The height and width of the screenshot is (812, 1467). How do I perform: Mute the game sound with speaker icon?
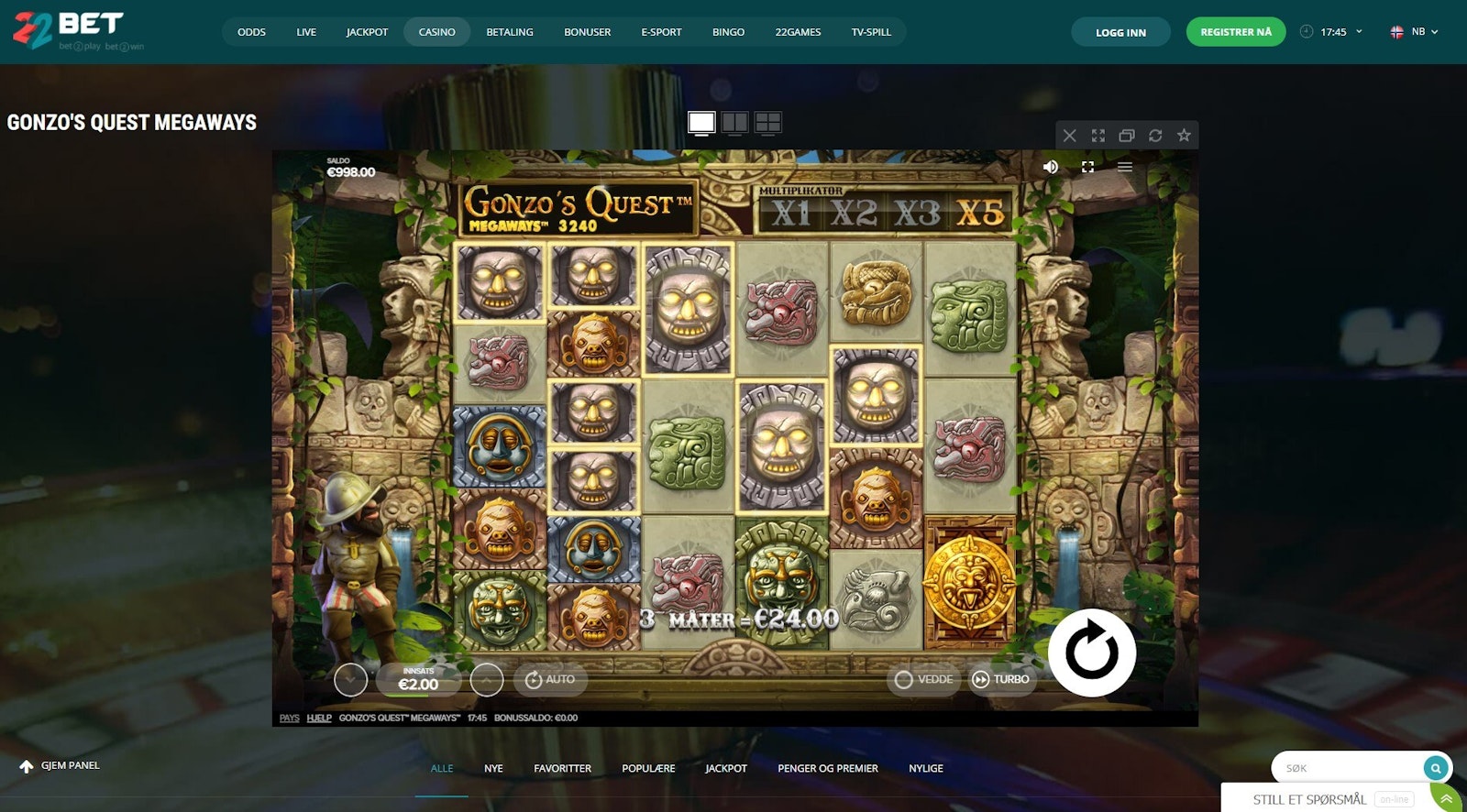1051,167
